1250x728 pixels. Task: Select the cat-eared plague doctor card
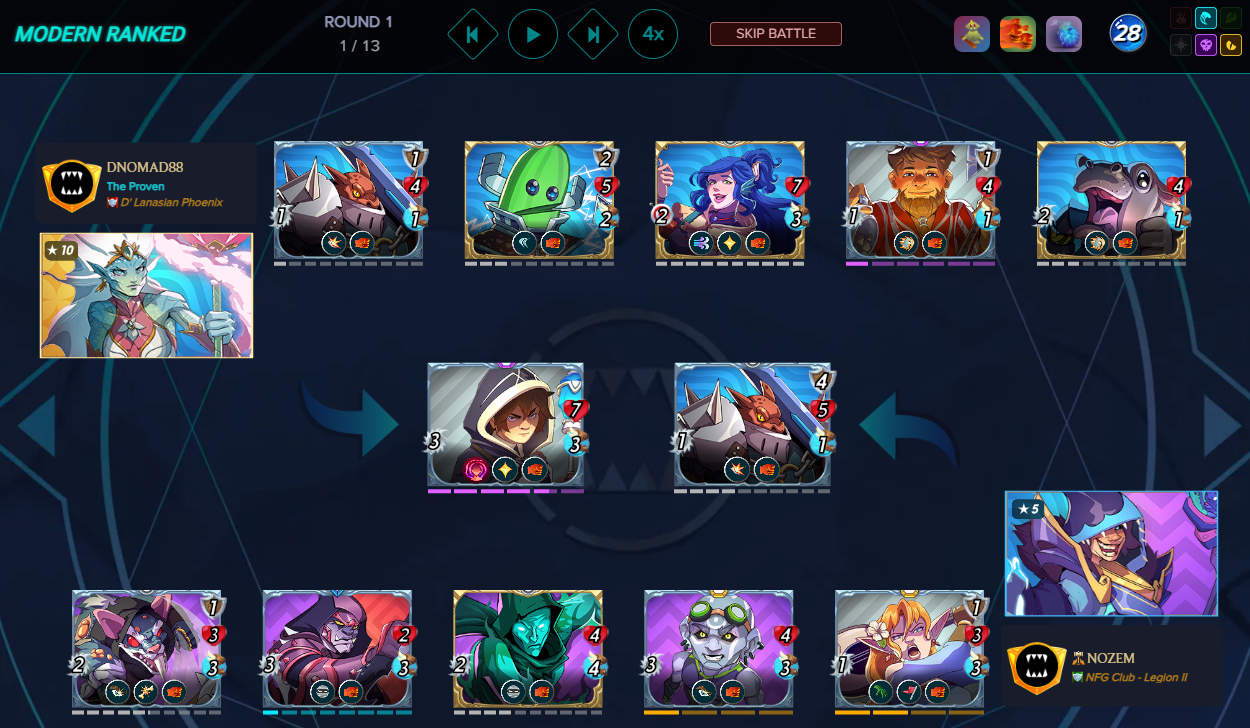pyautogui.click(x=147, y=649)
